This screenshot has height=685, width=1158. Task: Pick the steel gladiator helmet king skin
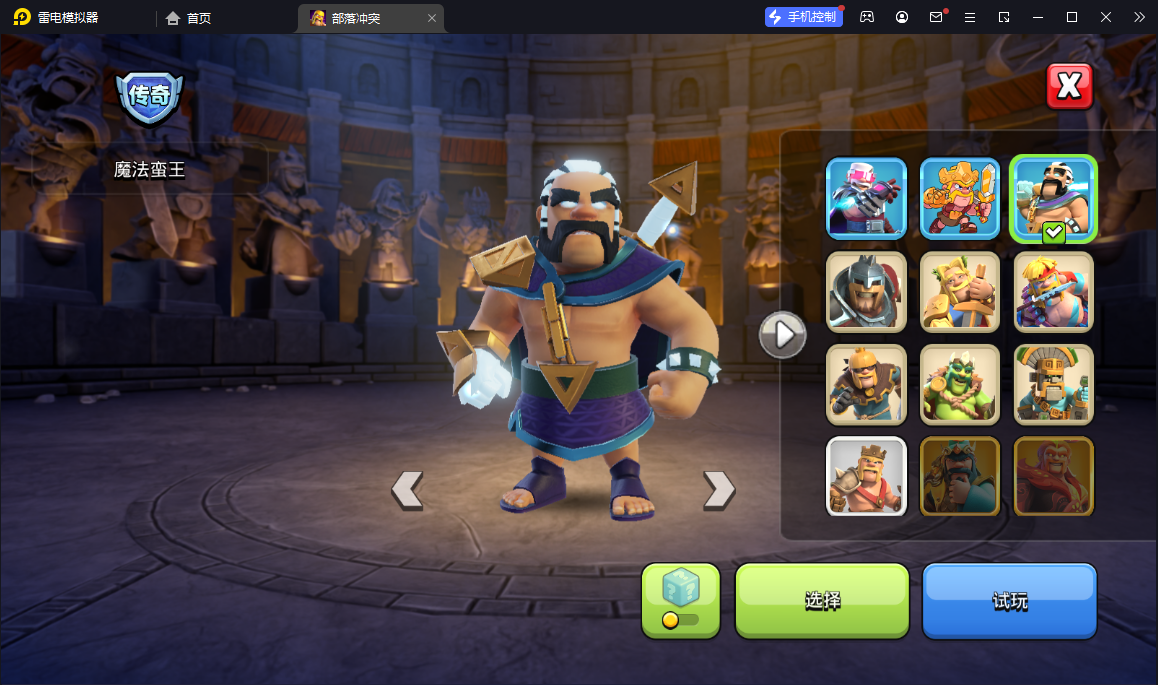point(866,291)
